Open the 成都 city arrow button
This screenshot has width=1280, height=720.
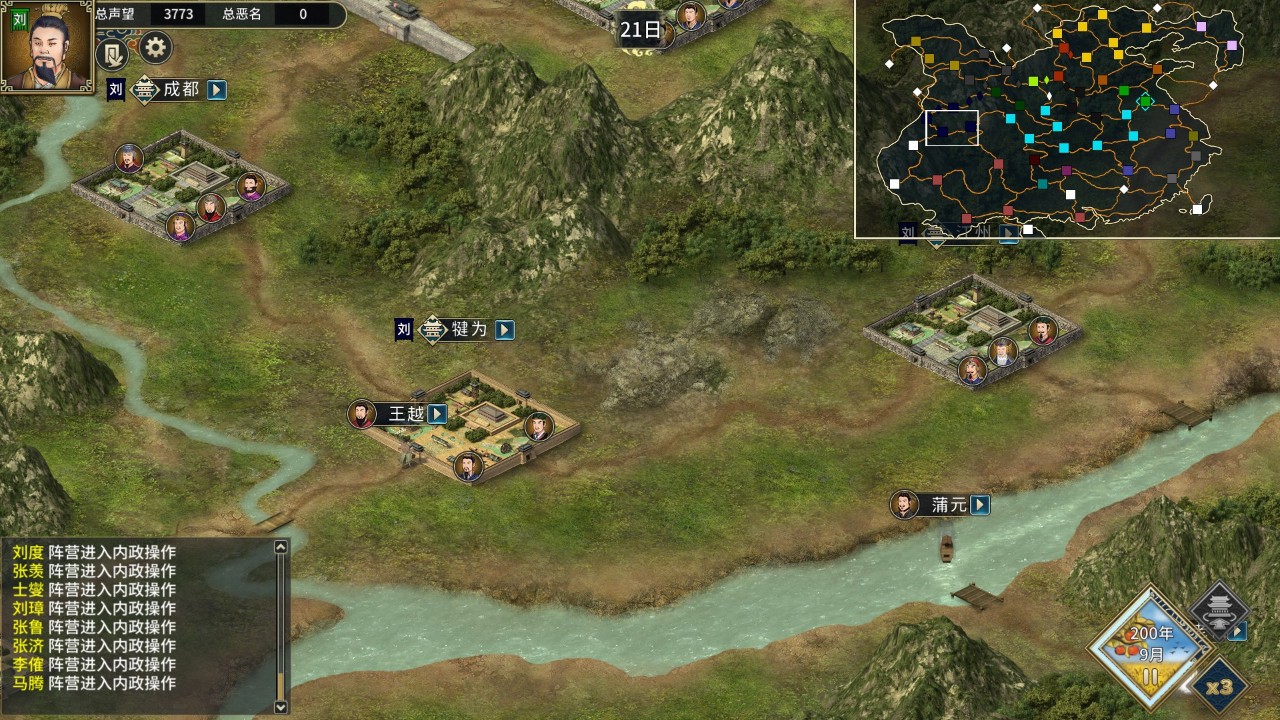pyautogui.click(x=217, y=90)
